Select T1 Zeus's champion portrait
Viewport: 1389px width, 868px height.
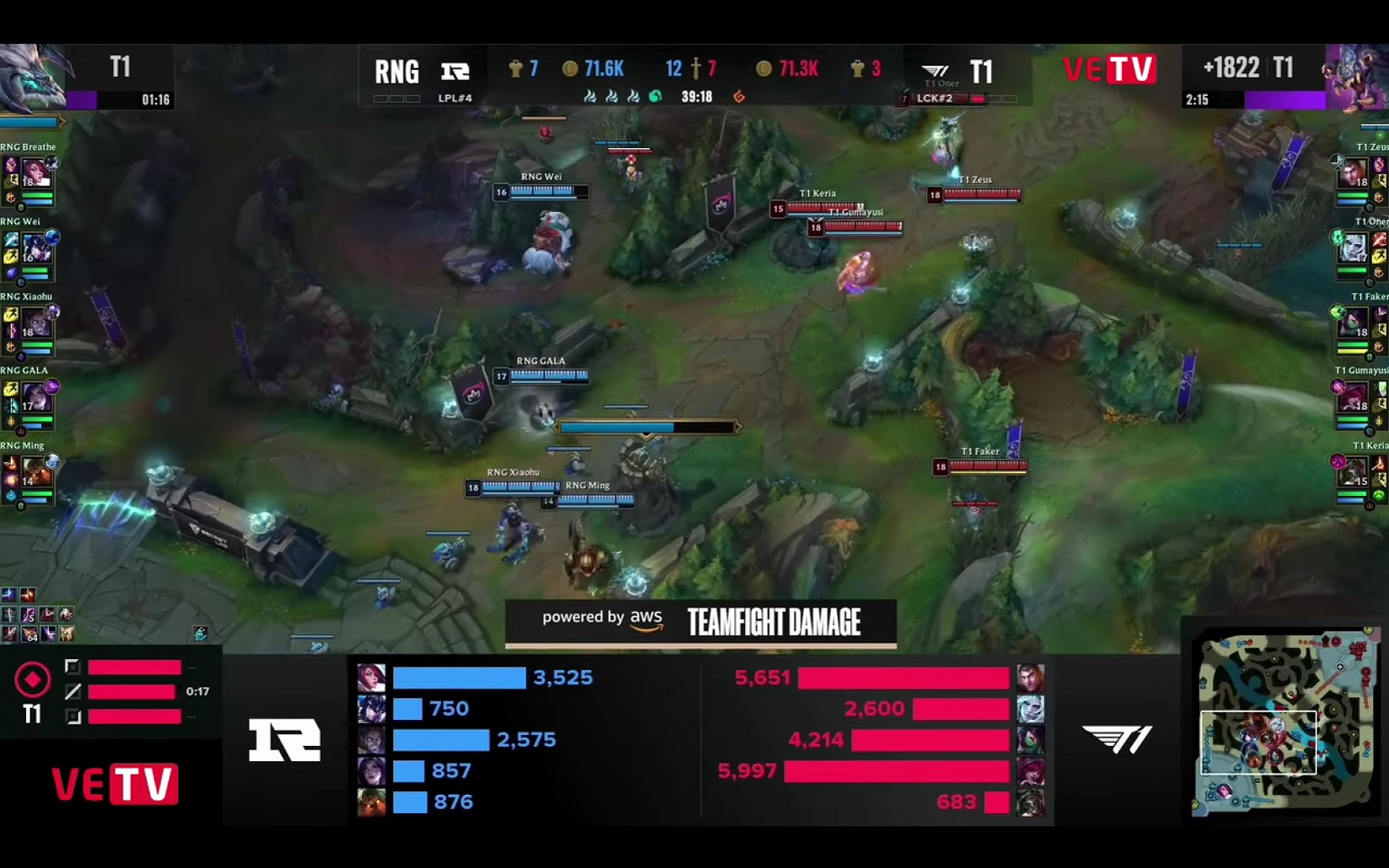[x=1353, y=173]
